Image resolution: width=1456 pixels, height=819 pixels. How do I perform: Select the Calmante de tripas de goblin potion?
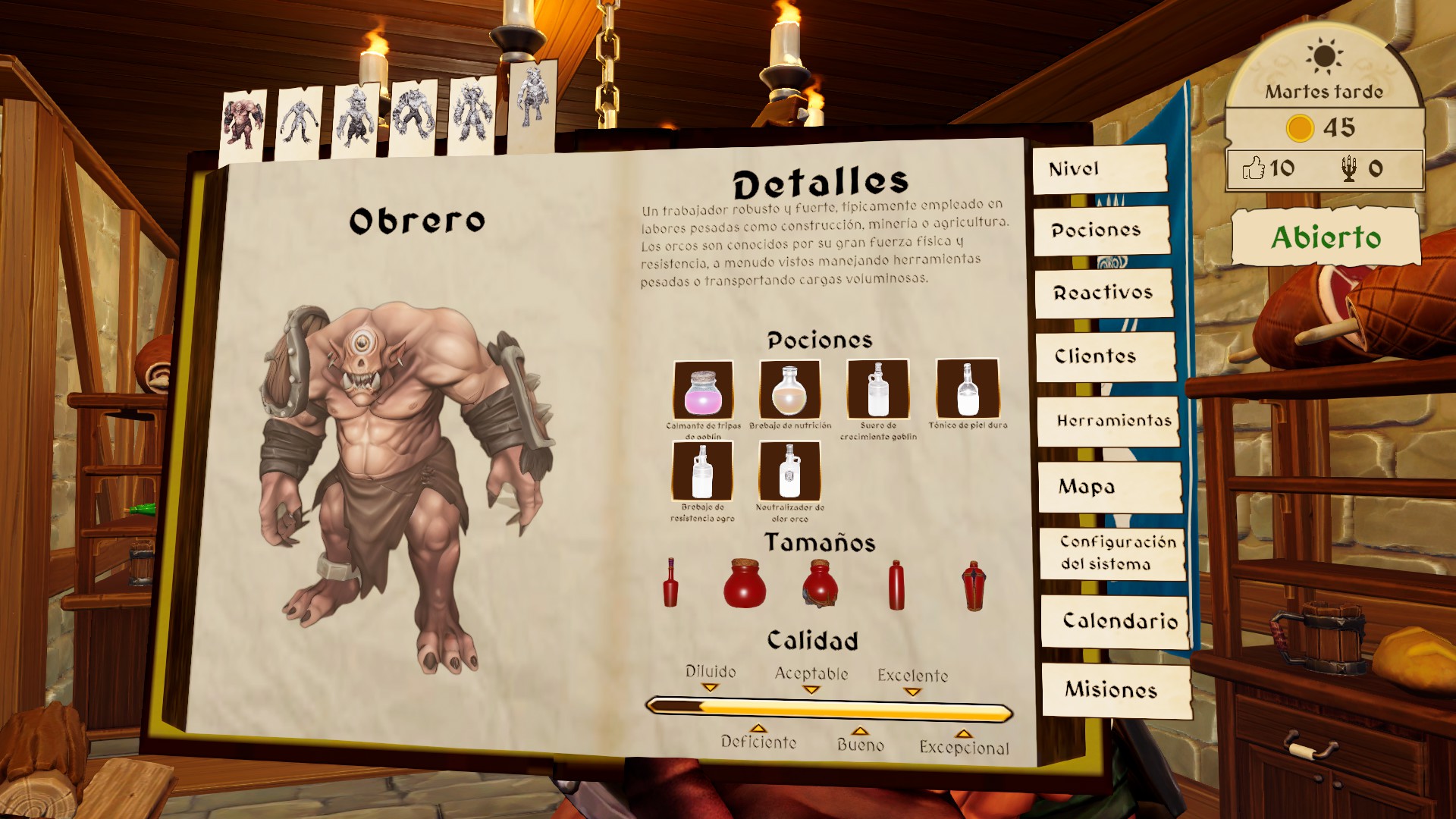tap(703, 390)
